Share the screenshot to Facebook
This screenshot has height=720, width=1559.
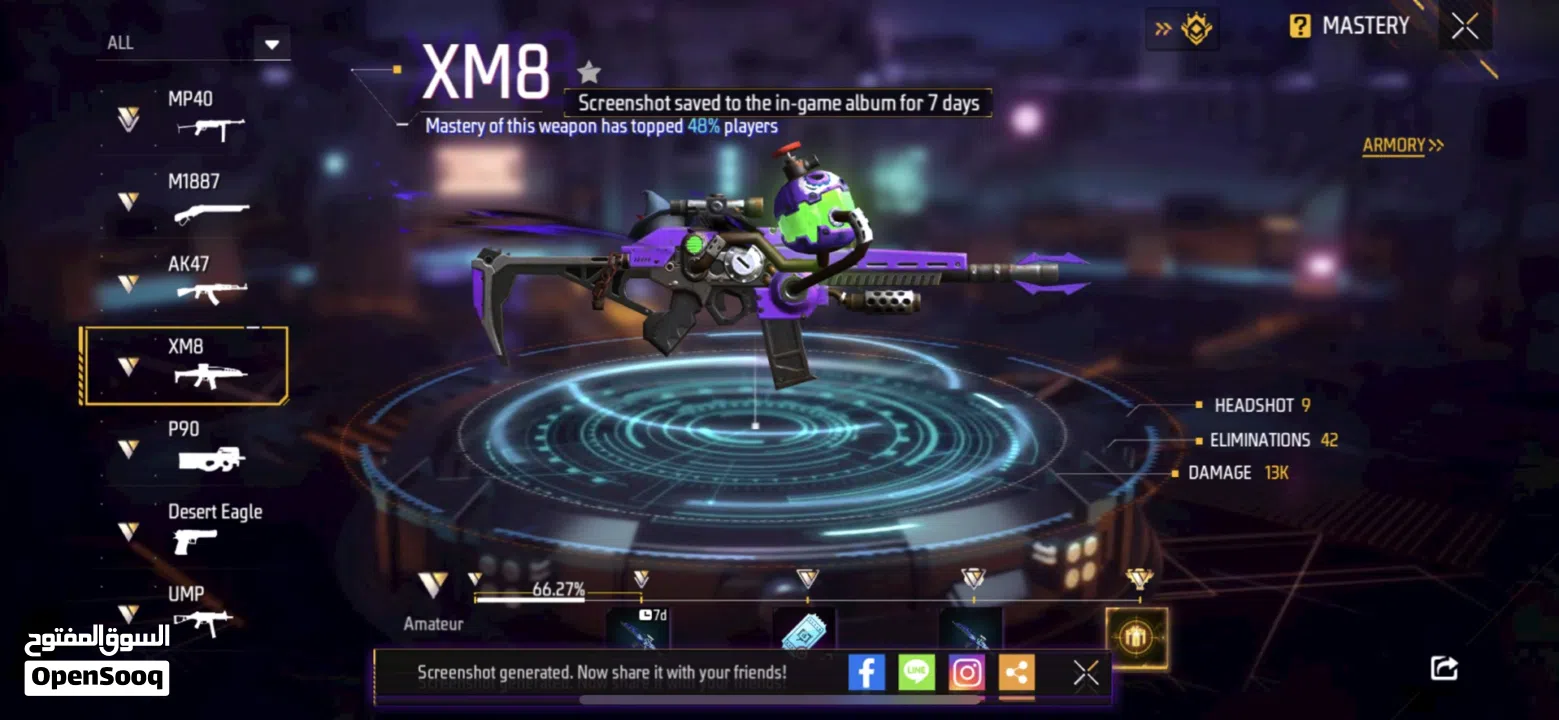click(866, 673)
